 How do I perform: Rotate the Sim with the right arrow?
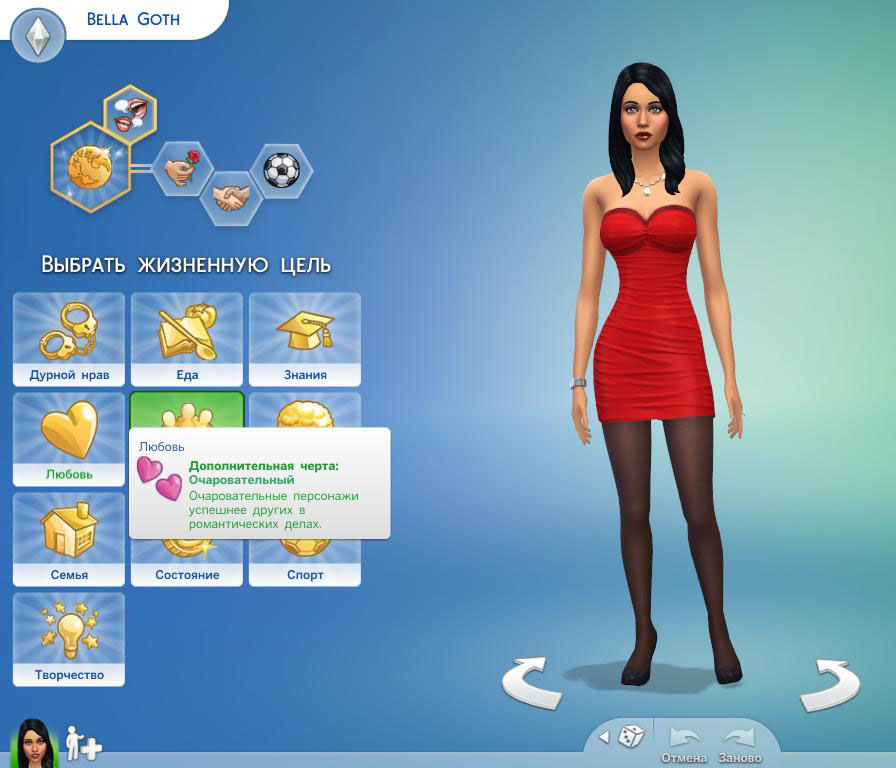click(830, 685)
